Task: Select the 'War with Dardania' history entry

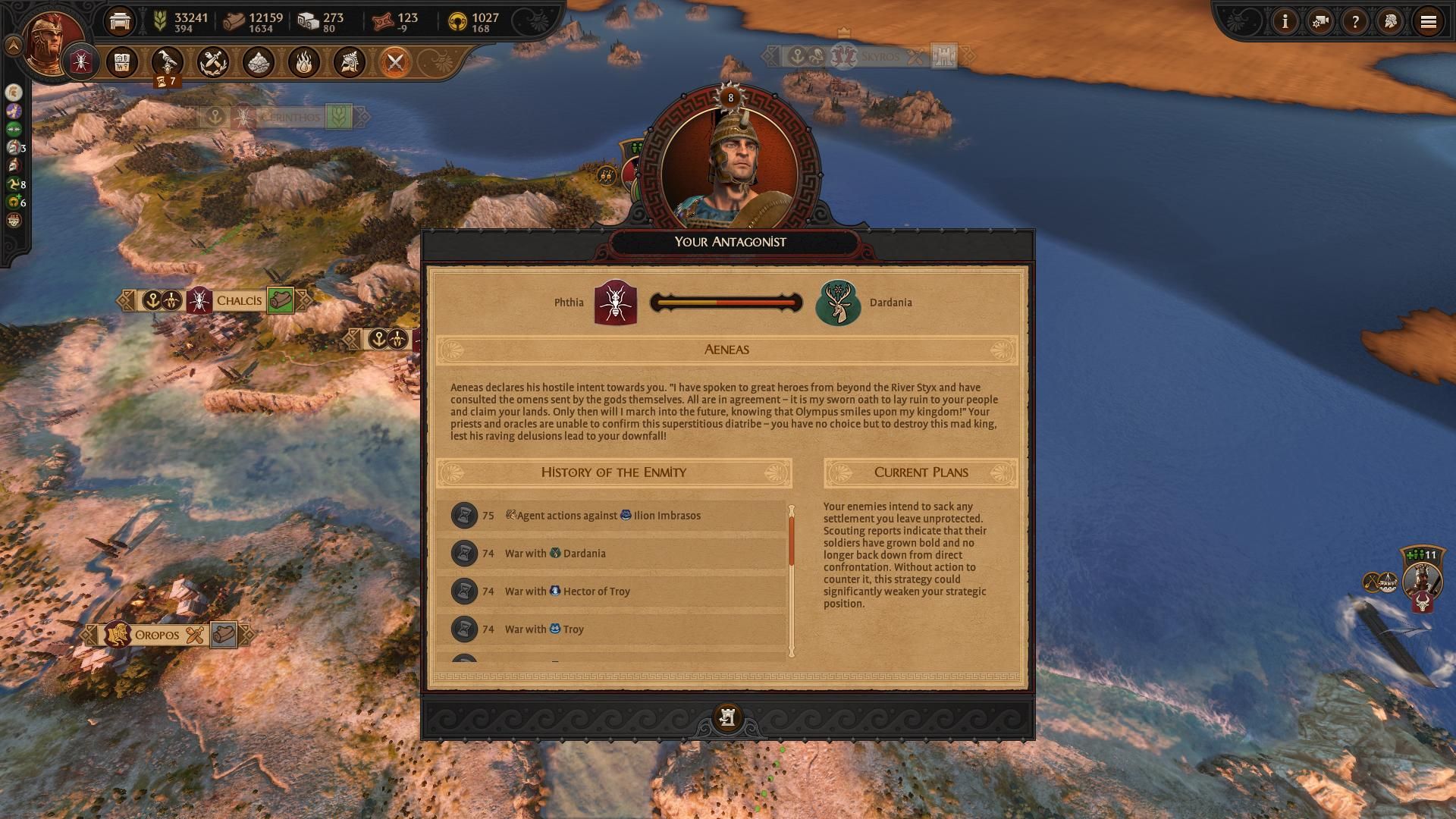Action: pyautogui.click(x=611, y=554)
